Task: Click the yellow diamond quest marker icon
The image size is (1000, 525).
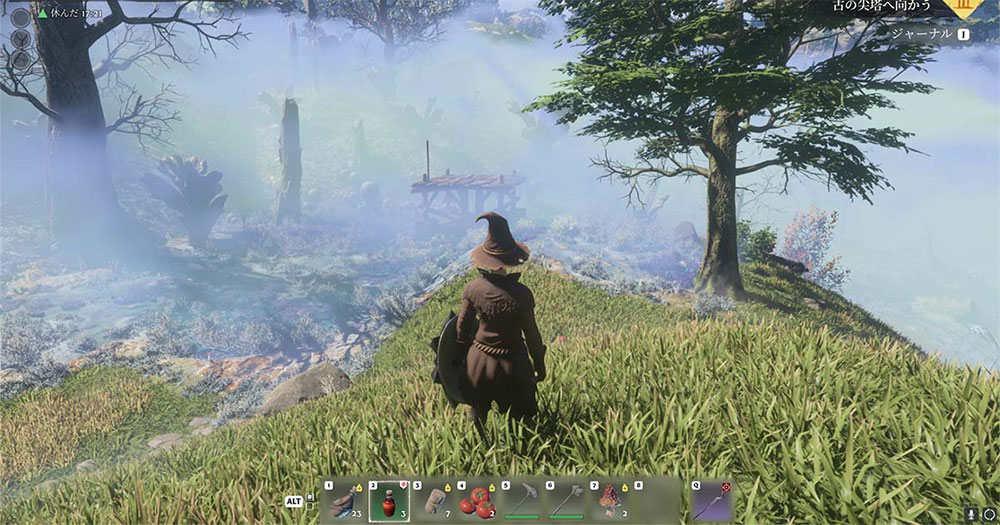Action: (962, 6)
